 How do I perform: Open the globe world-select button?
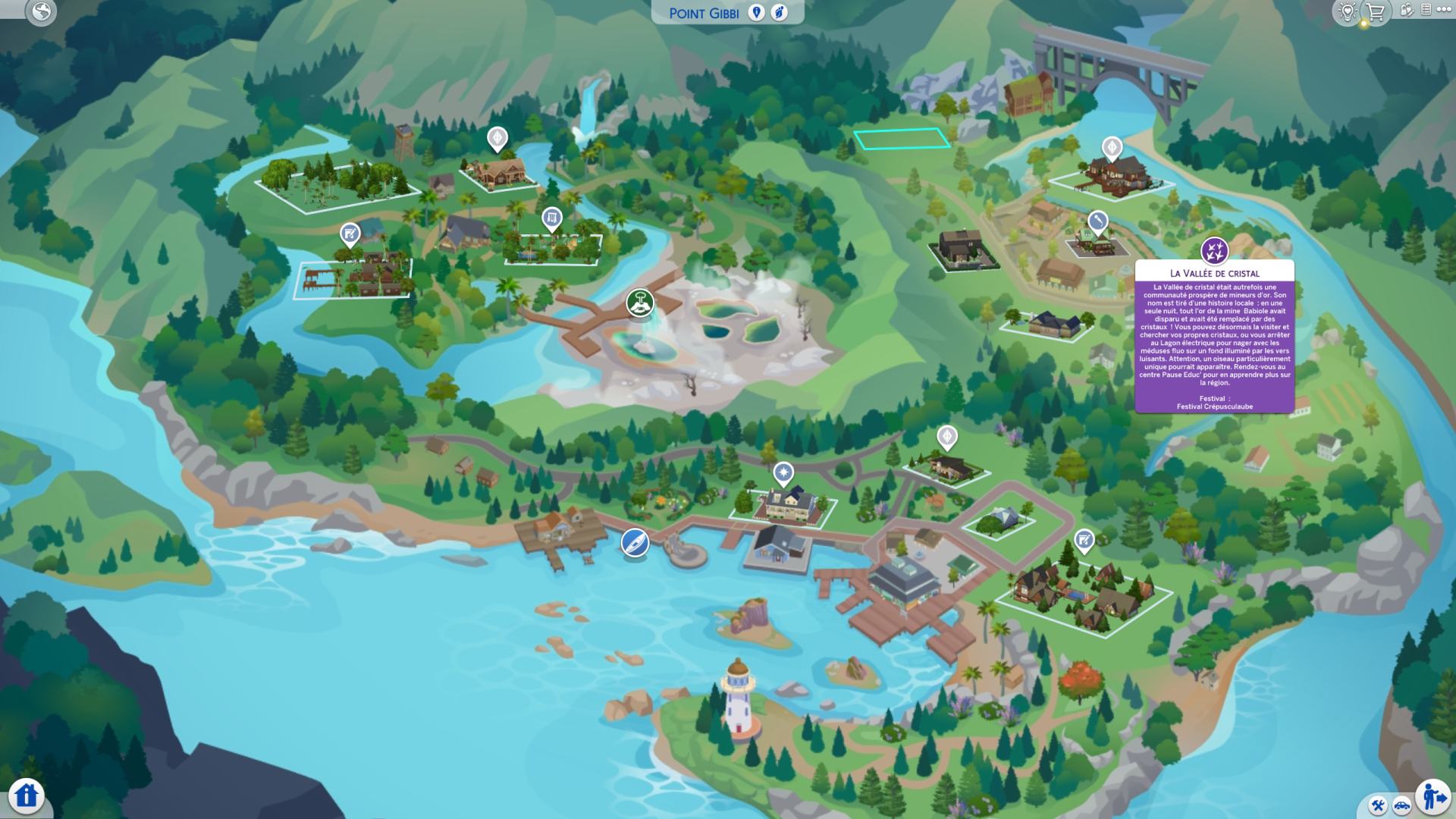click(41, 12)
